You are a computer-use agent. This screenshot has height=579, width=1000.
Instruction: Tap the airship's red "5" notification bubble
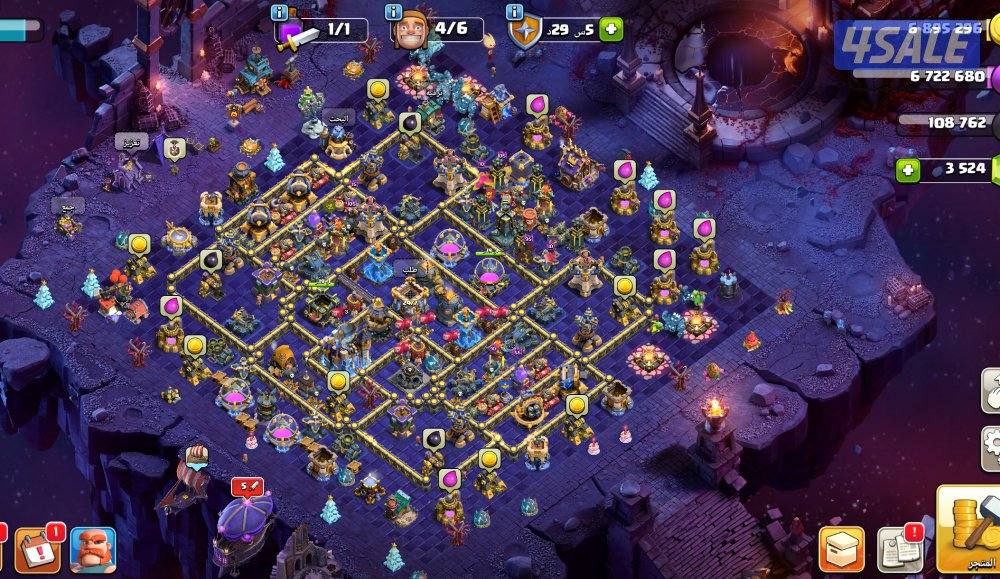246,487
